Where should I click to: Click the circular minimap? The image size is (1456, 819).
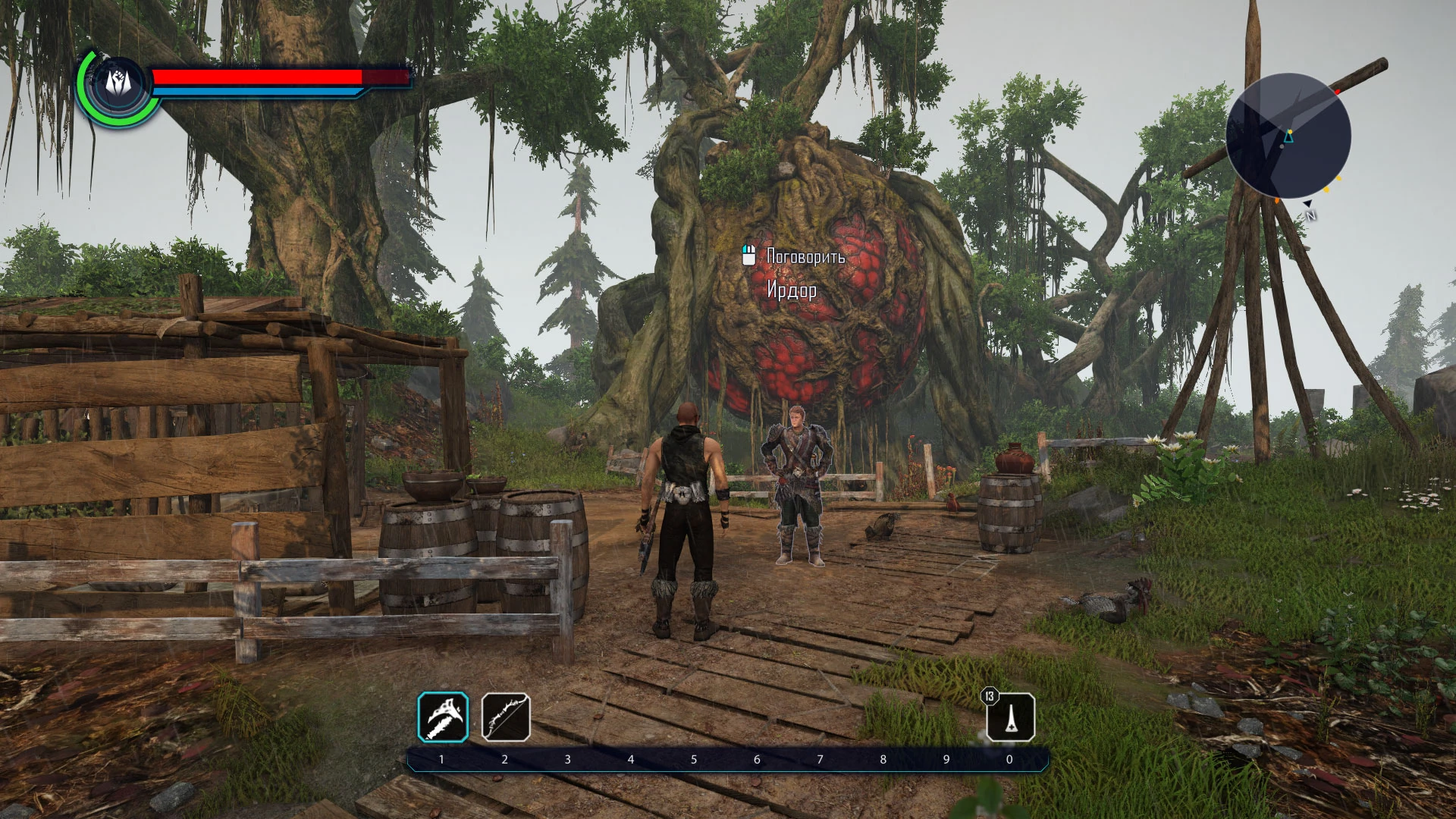pyautogui.click(x=1288, y=136)
